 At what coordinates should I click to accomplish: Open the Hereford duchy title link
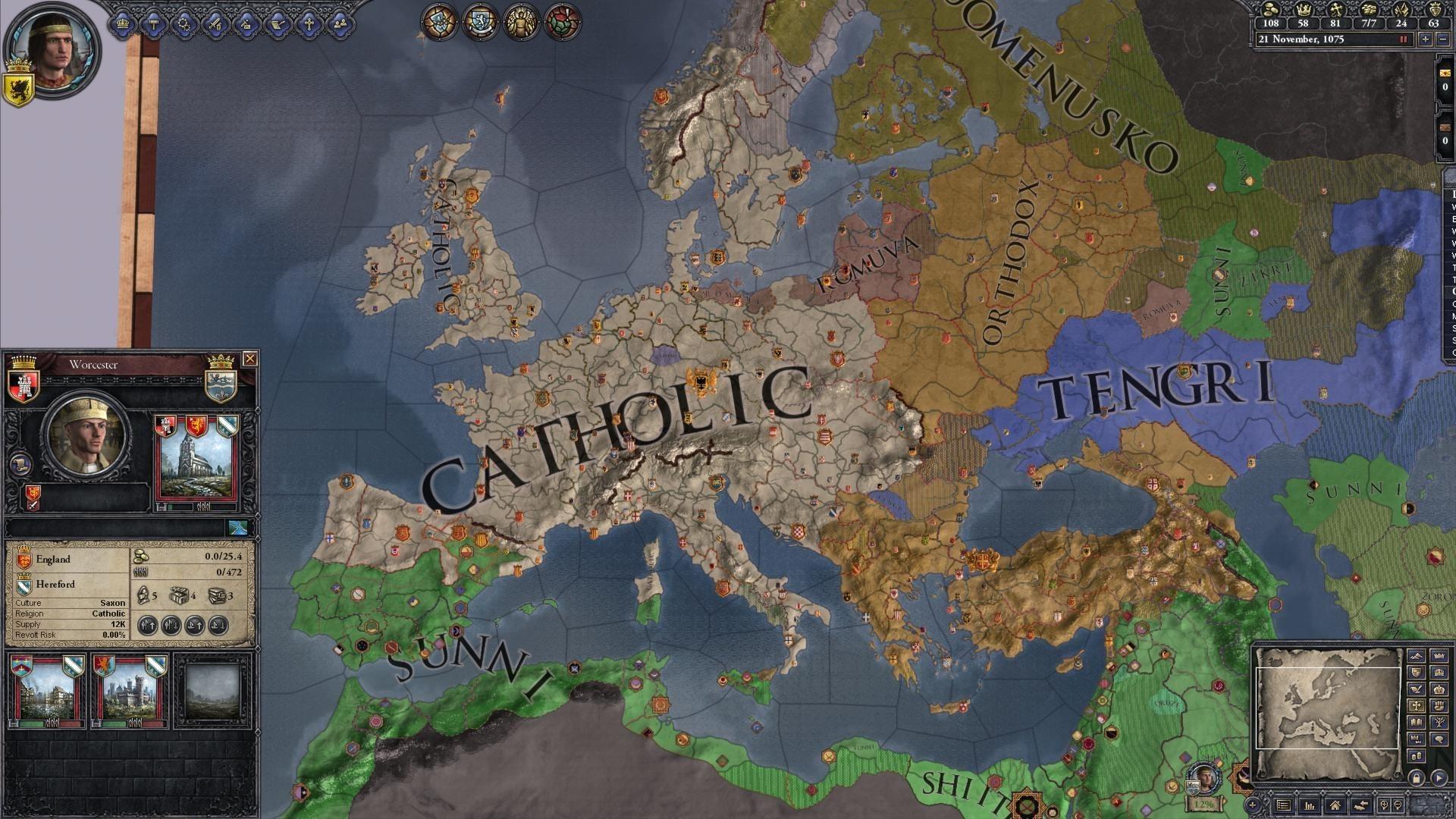[55, 584]
